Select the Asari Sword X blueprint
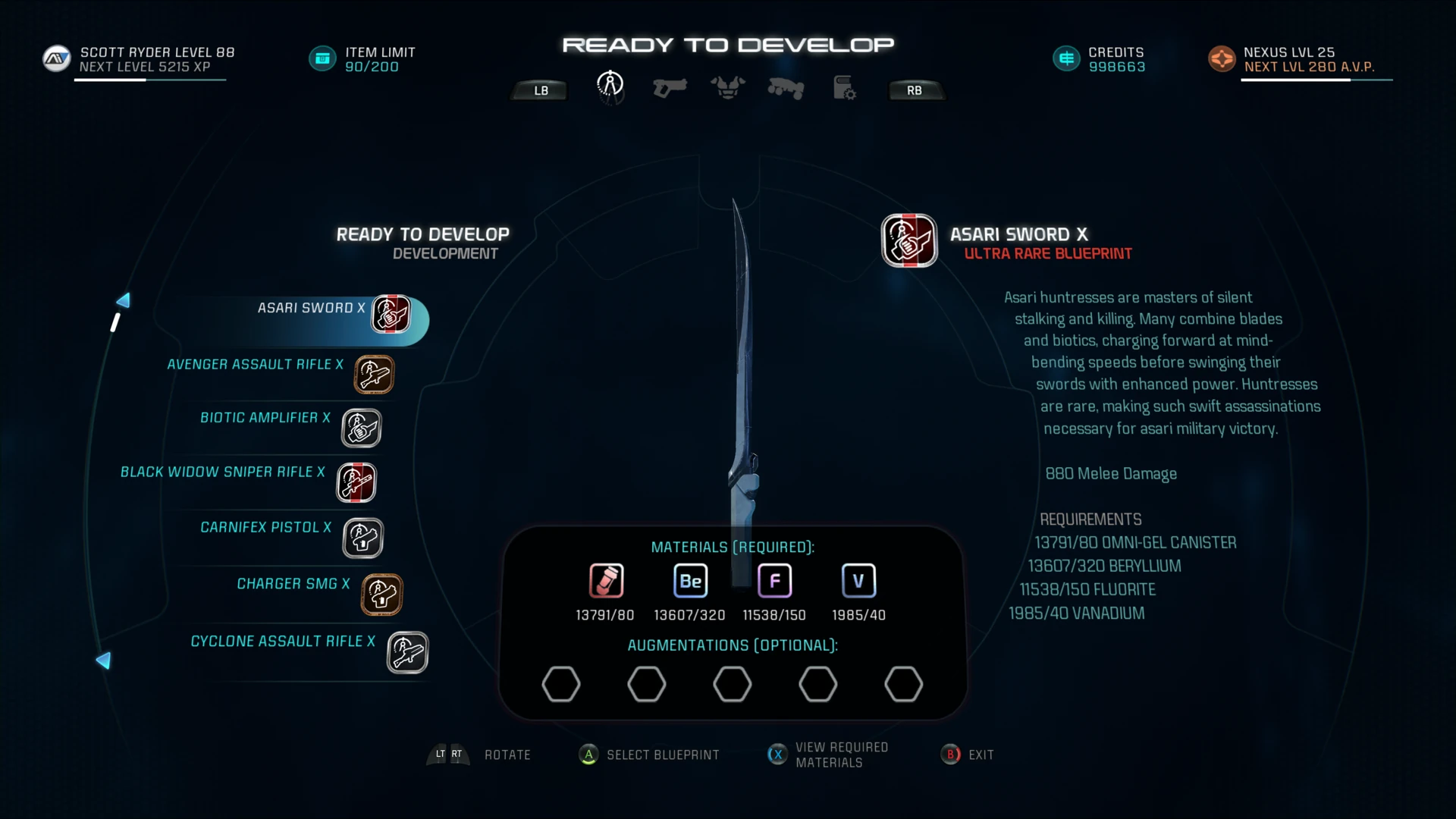This screenshot has height=819, width=1456. [x=309, y=308]
